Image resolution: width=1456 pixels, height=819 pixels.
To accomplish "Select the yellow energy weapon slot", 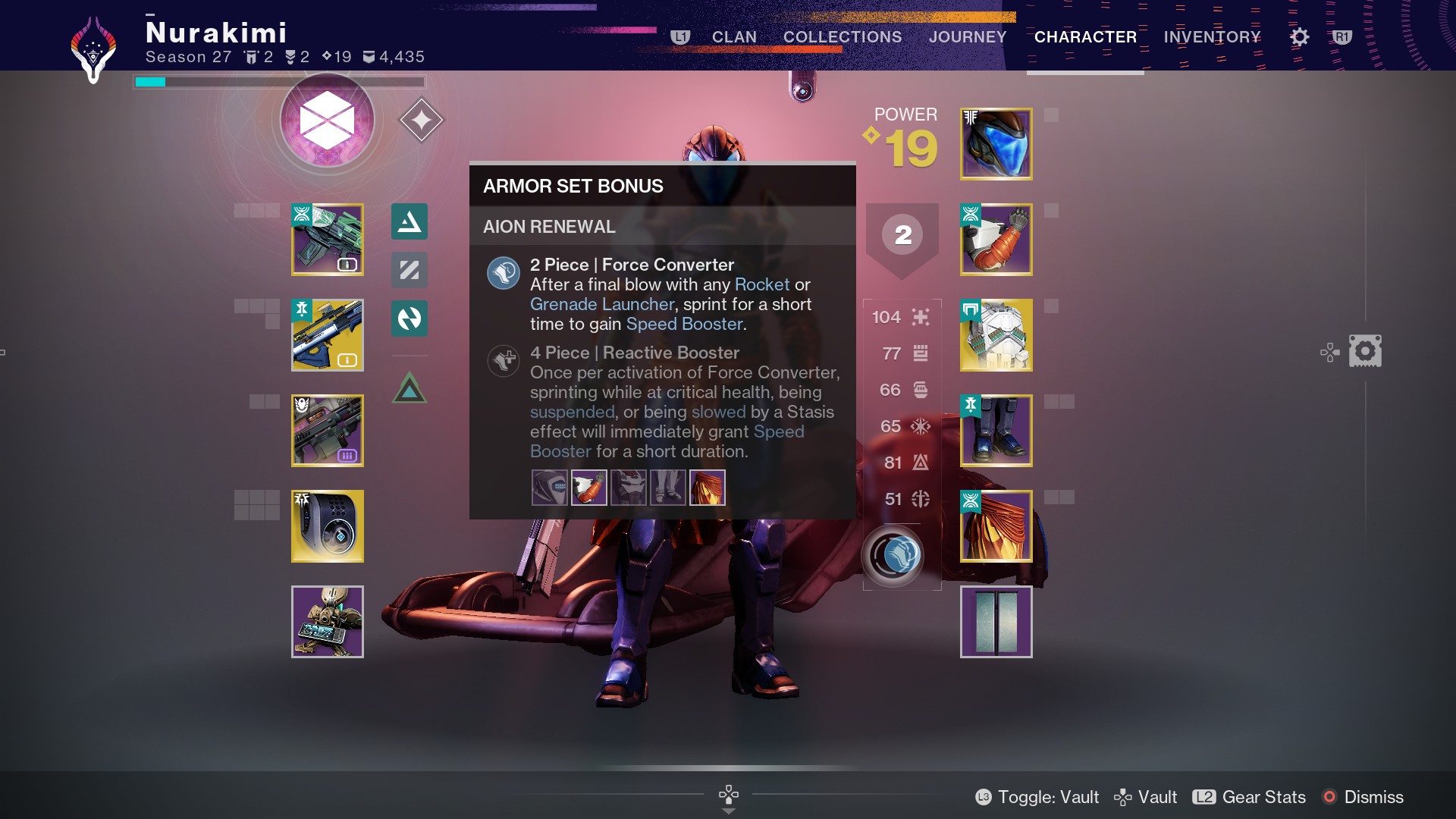I will 328,335.
